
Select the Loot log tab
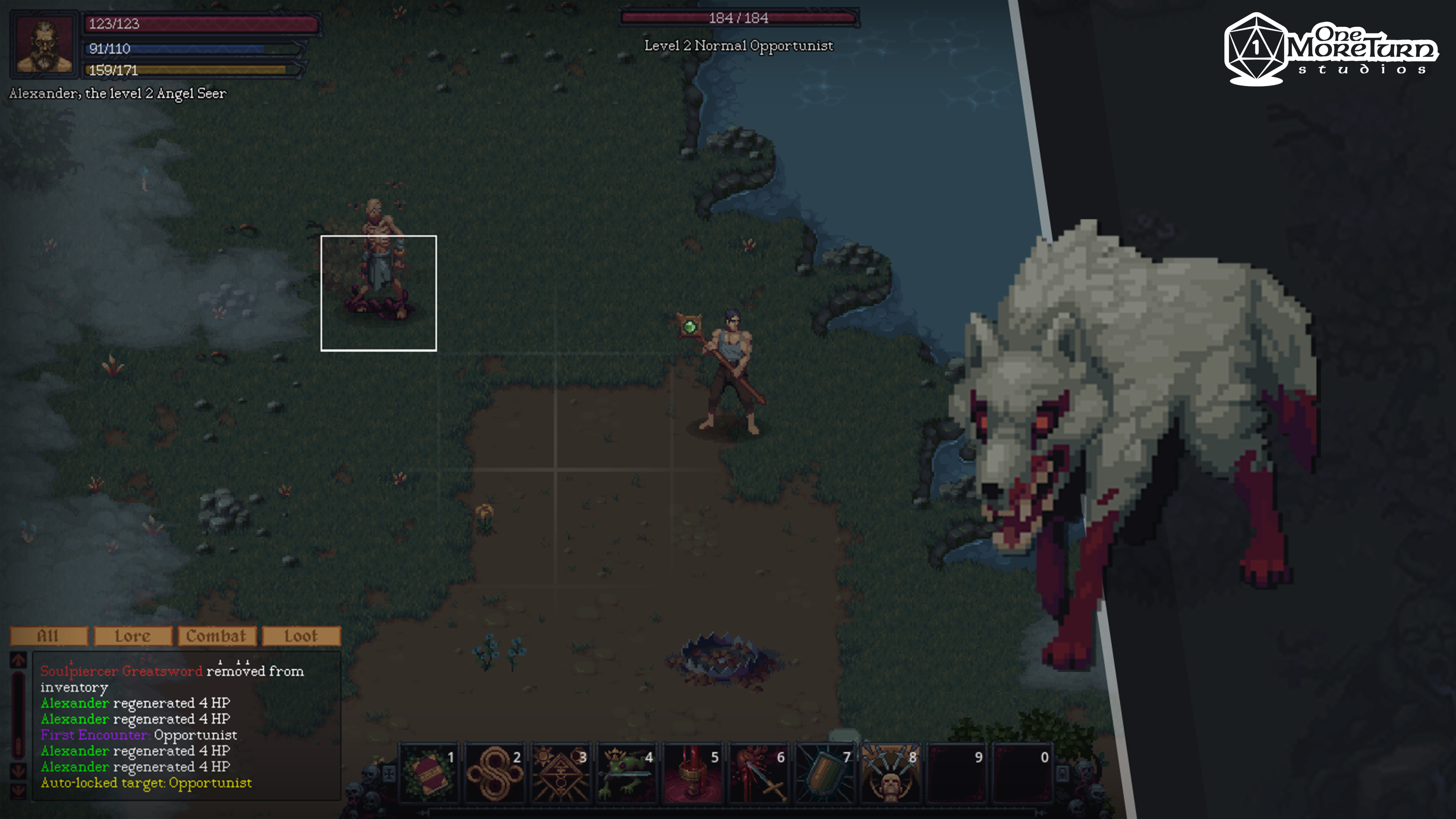tap(301, 636)
